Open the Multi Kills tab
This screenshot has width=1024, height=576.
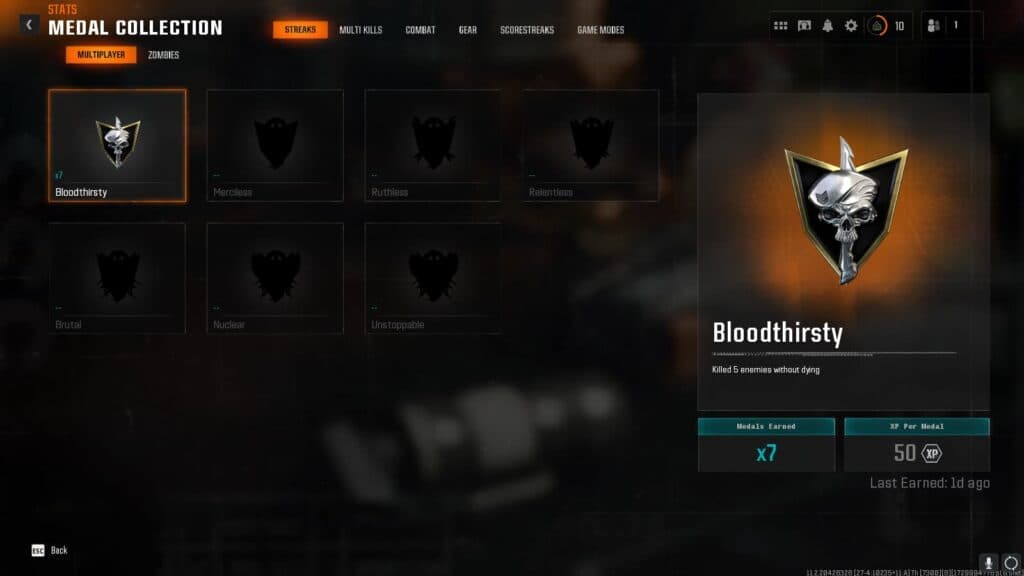pyautogui.click(x=360, y=30)
